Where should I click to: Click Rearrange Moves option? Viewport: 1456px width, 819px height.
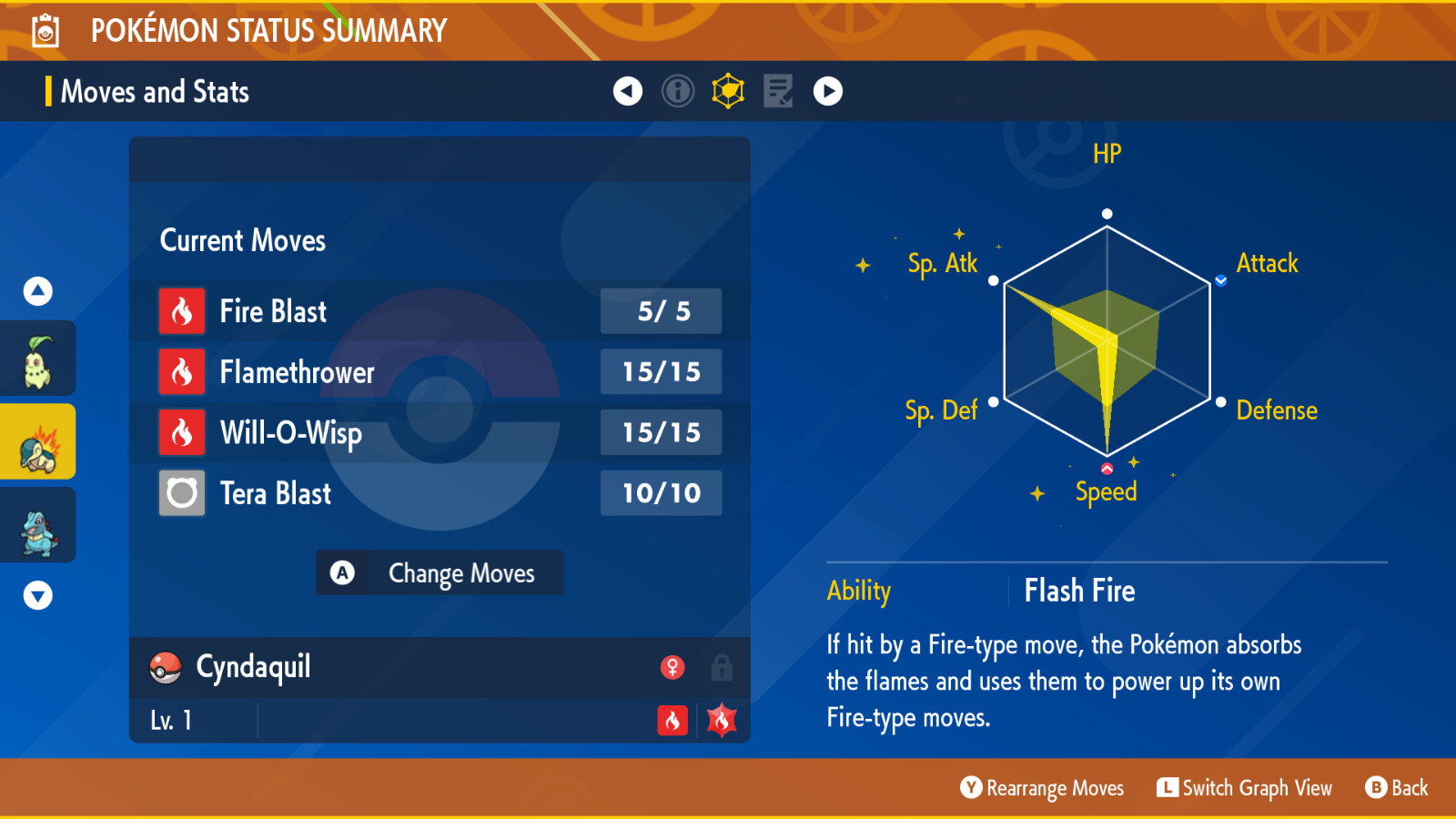[x=1042, y=788]
